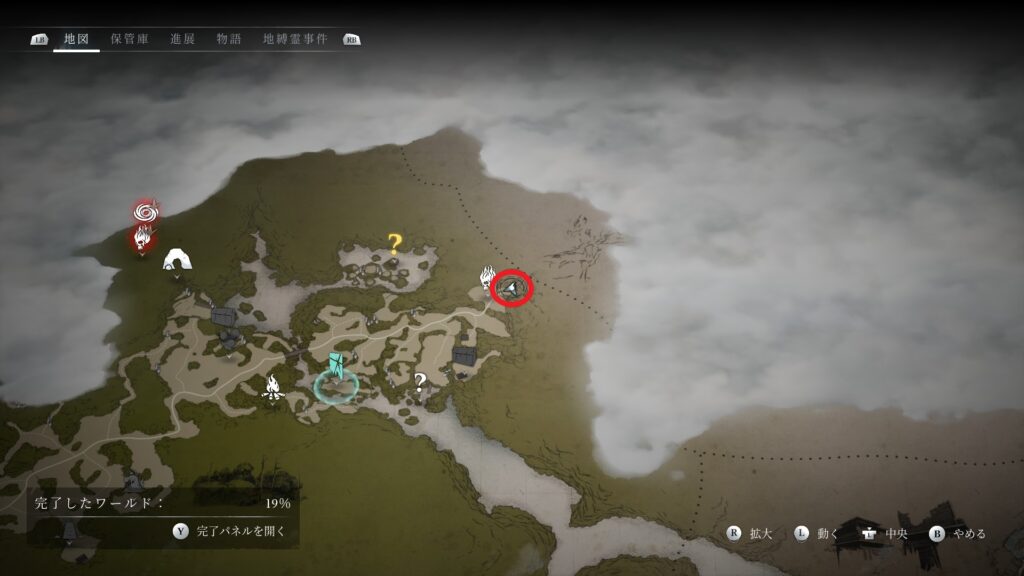Viewport: 1024px width, 576px height.
Task: Pick the white flaming skull marker
Action: tap(488, 277)
